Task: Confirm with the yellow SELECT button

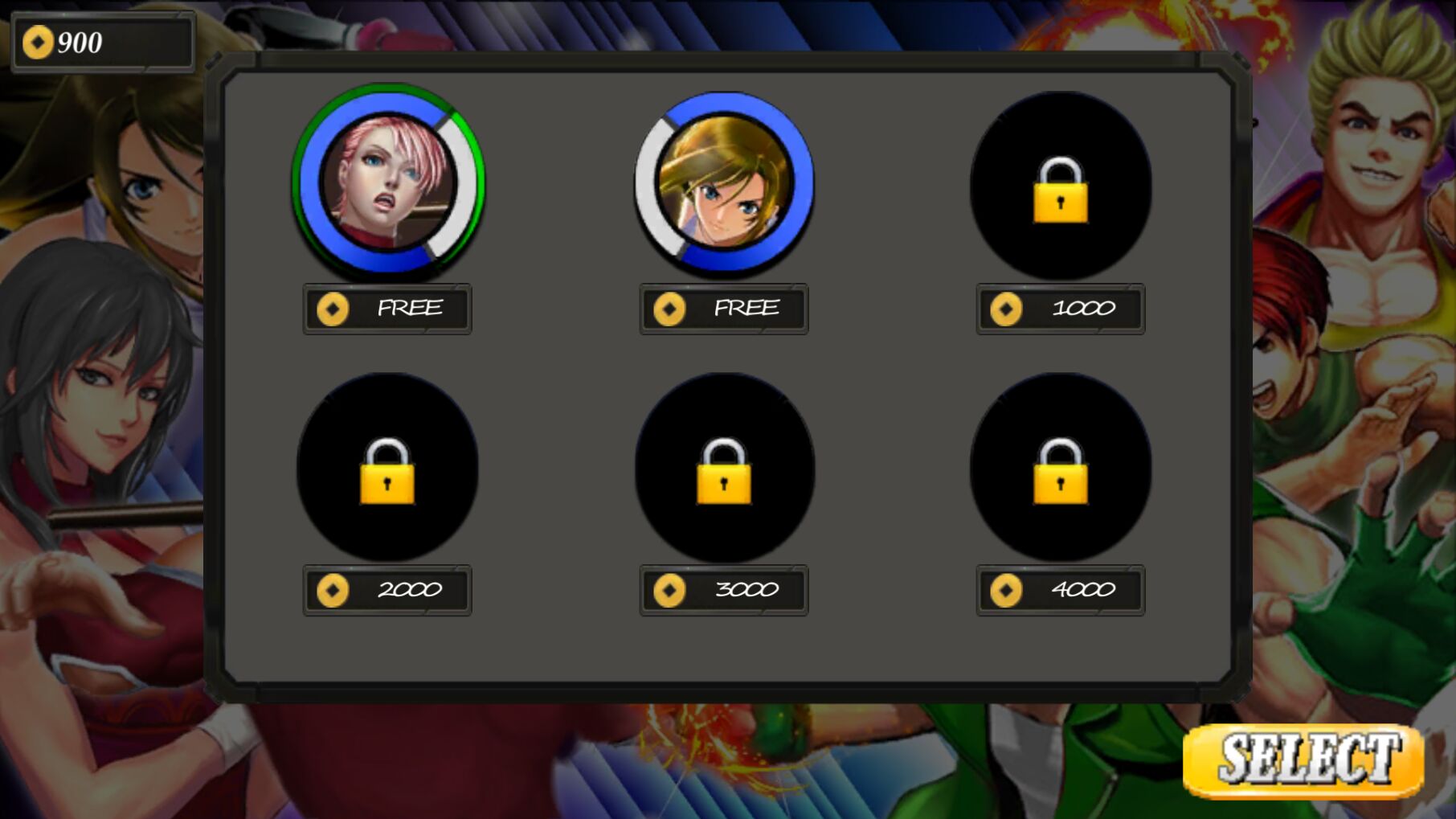Action: [x=1303, y=760]
